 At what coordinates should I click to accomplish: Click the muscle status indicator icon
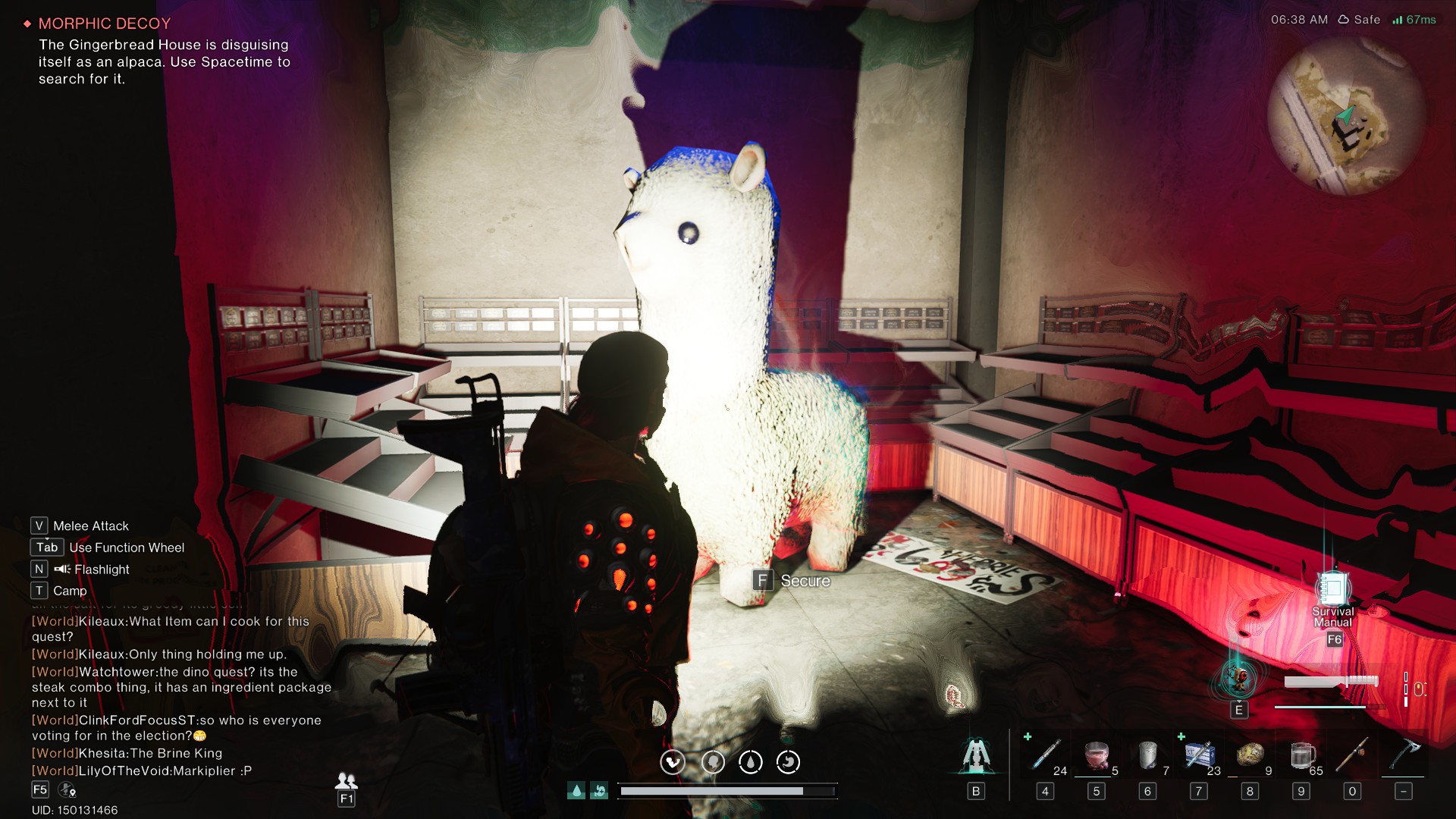click(673, 762)
